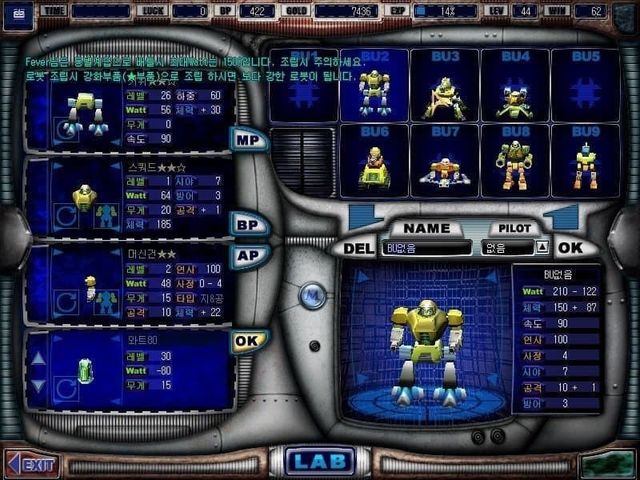The image size is (640, 480).
Task: Confirm the robot with OK beside the pilot field
Action: pyautogui.click(x=570, y=247)
